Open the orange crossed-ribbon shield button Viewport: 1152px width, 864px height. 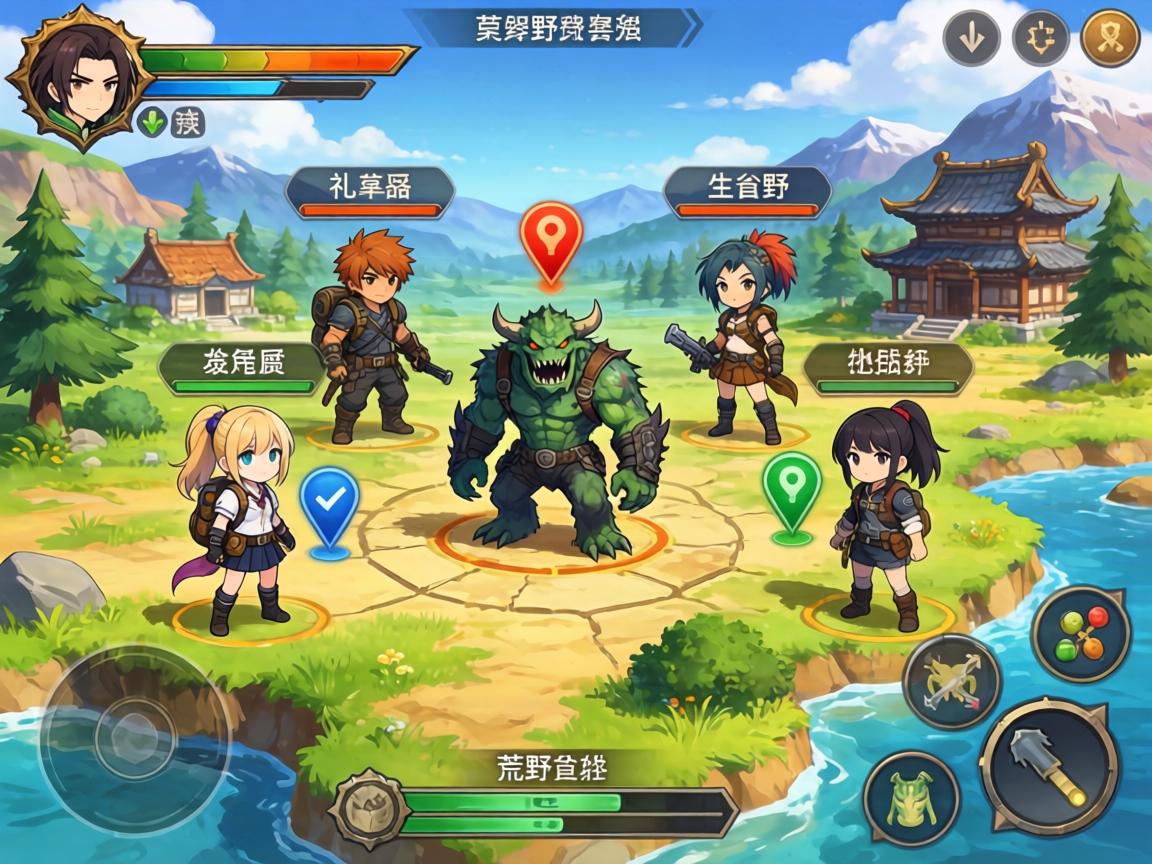point(1110,39)
